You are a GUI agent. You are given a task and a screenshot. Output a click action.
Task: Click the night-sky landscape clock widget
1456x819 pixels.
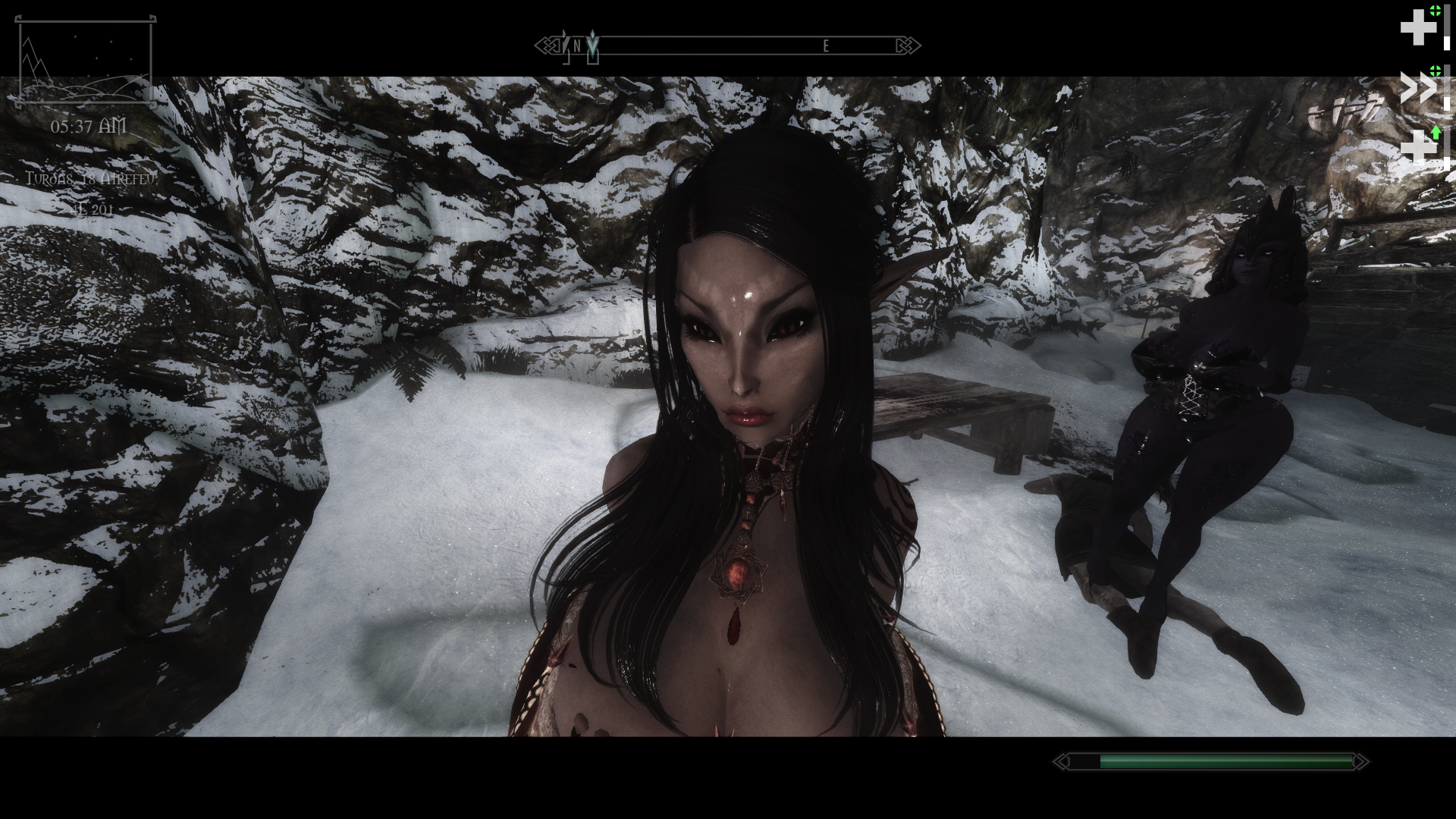pyautogui.click(x=85, y=61)
